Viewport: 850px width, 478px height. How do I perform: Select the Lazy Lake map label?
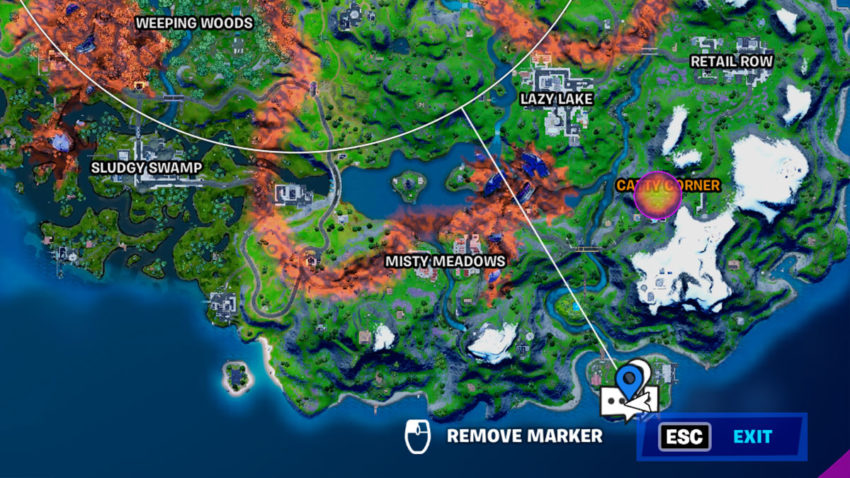pyautogui.click(x=557, y=99)
